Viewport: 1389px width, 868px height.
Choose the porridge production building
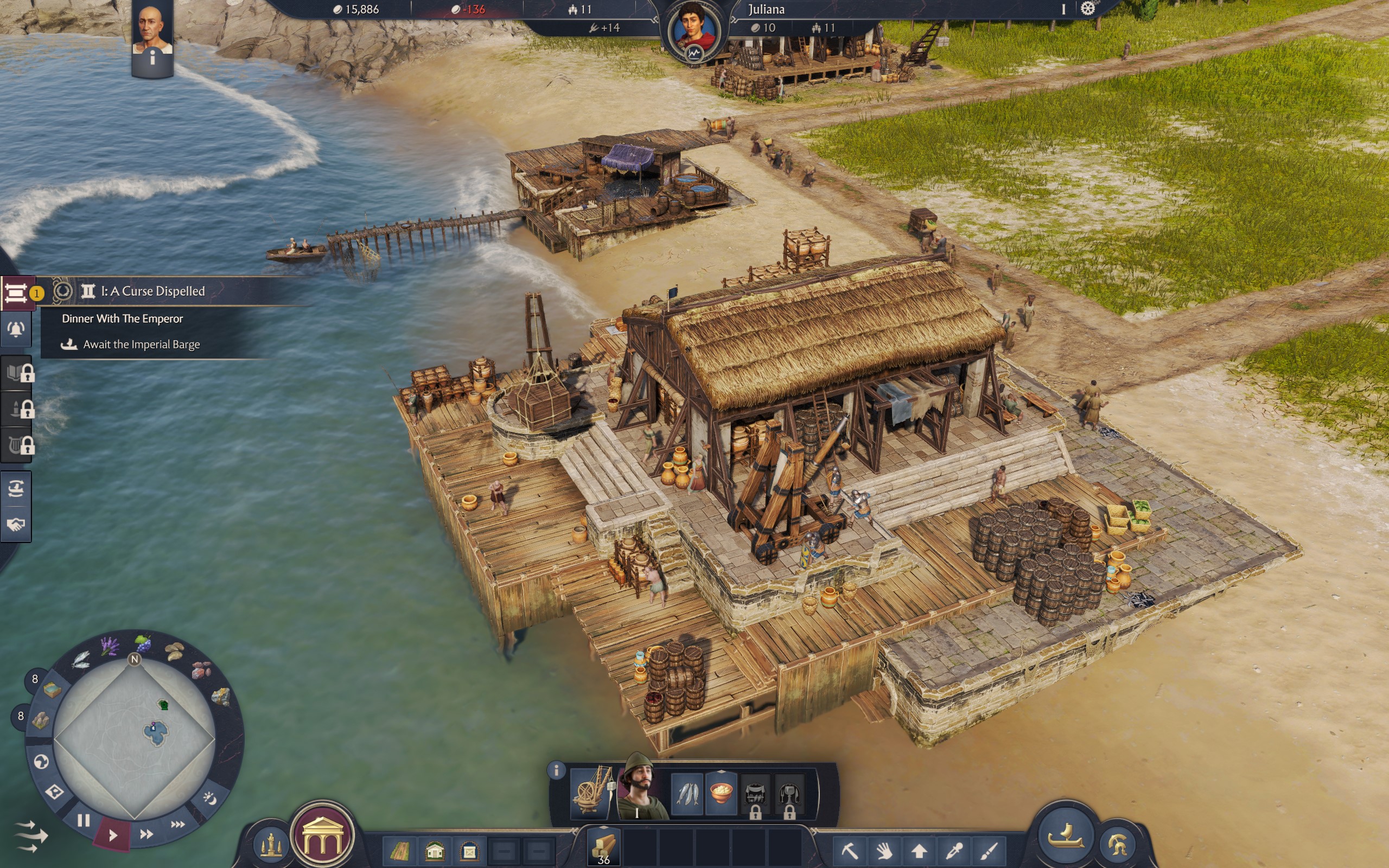pos(722,794)
